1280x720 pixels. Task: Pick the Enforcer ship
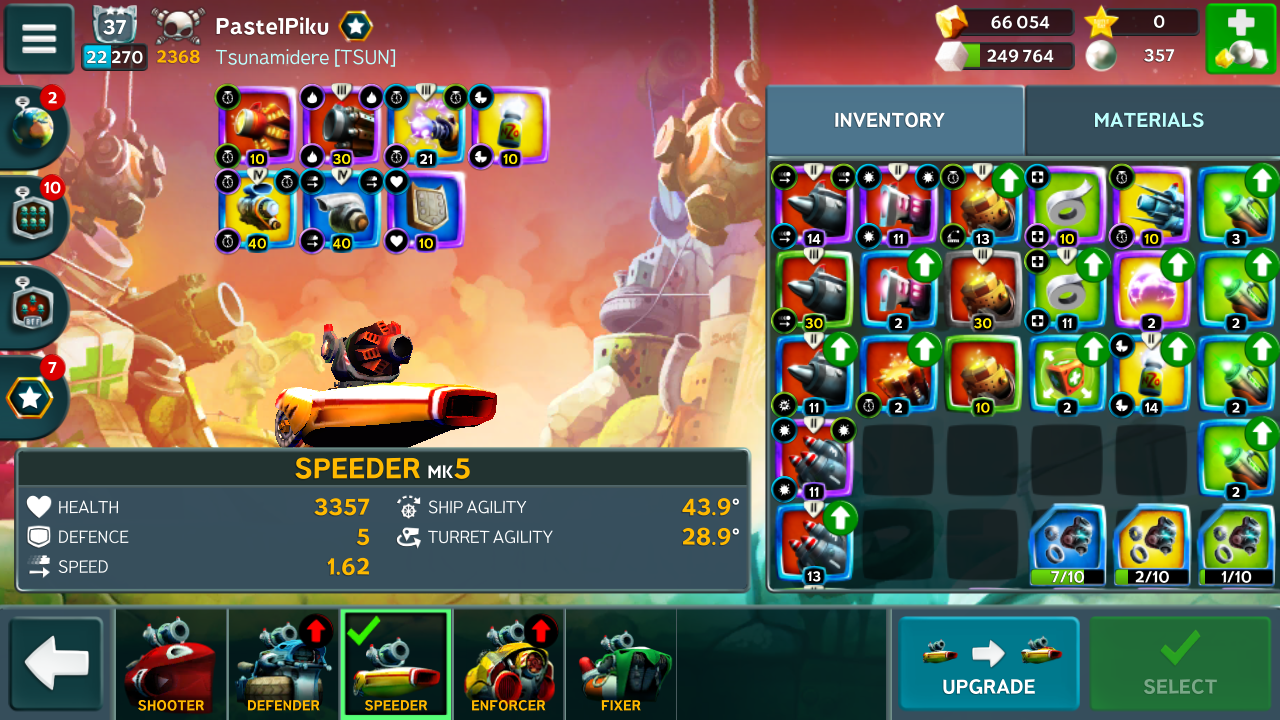[508, 664]
